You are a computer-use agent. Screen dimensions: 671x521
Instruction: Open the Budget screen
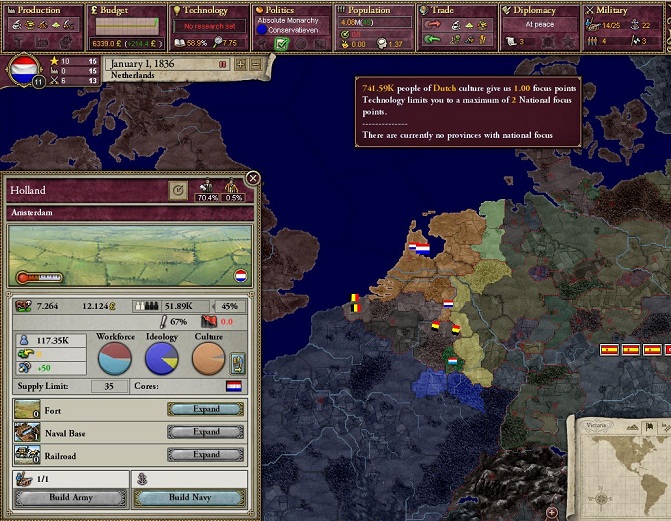point(125,11)
